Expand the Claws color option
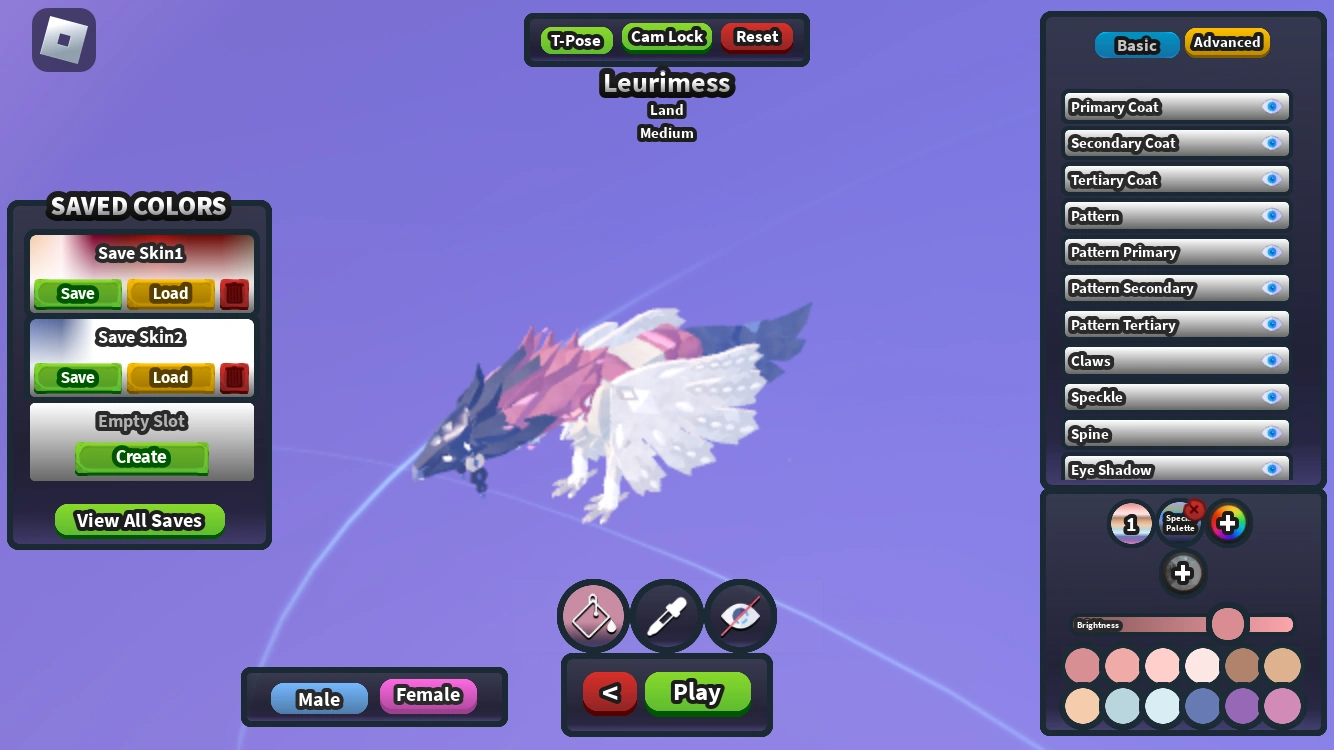 (x=1176, y=360)
